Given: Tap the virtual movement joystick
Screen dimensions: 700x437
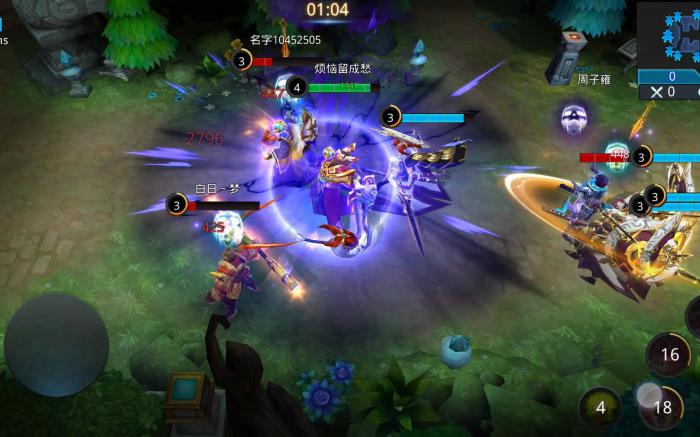Looking at the screenshot, I should [x=56, y=345].
